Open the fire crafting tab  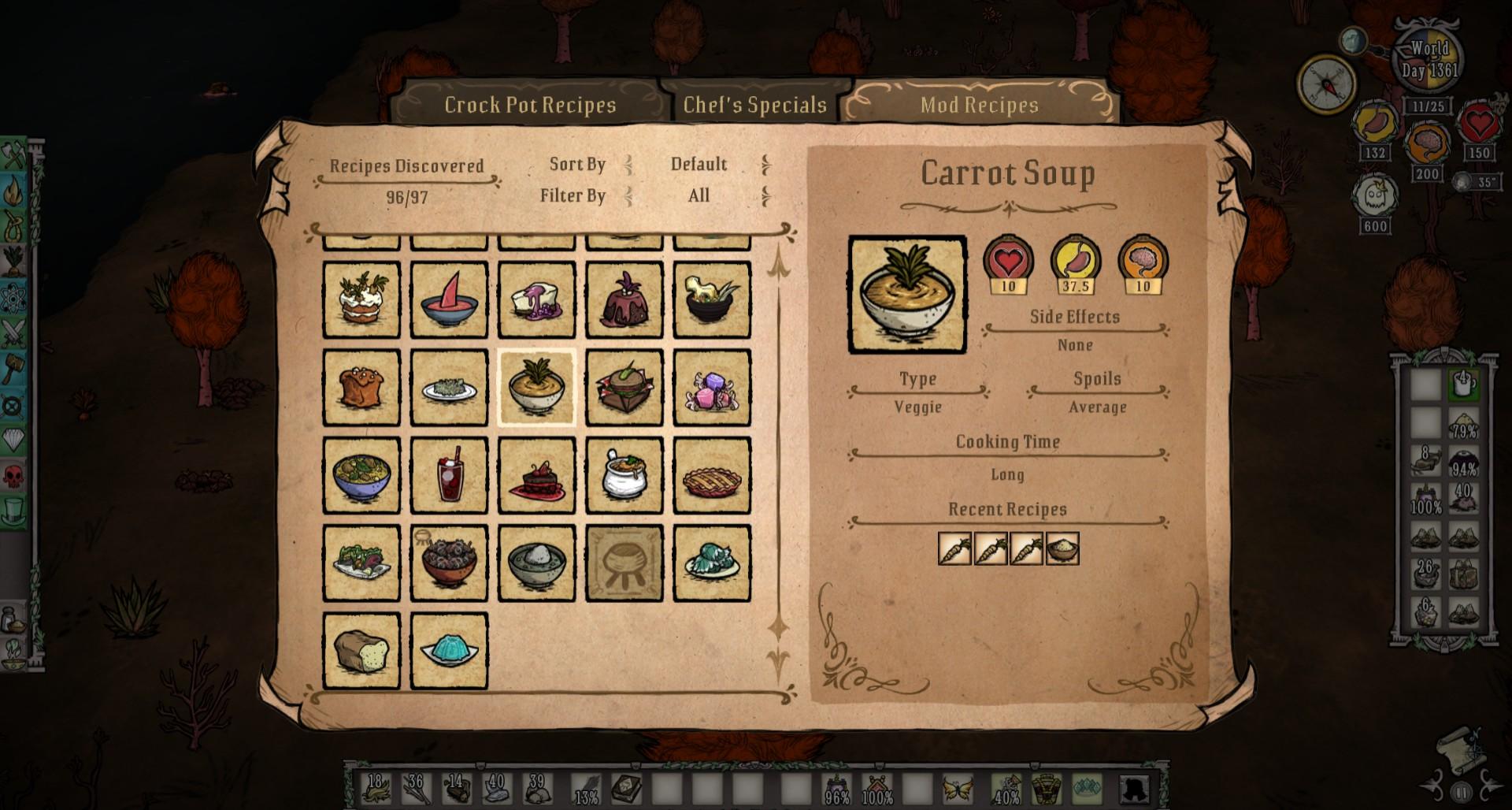point(14,189)
